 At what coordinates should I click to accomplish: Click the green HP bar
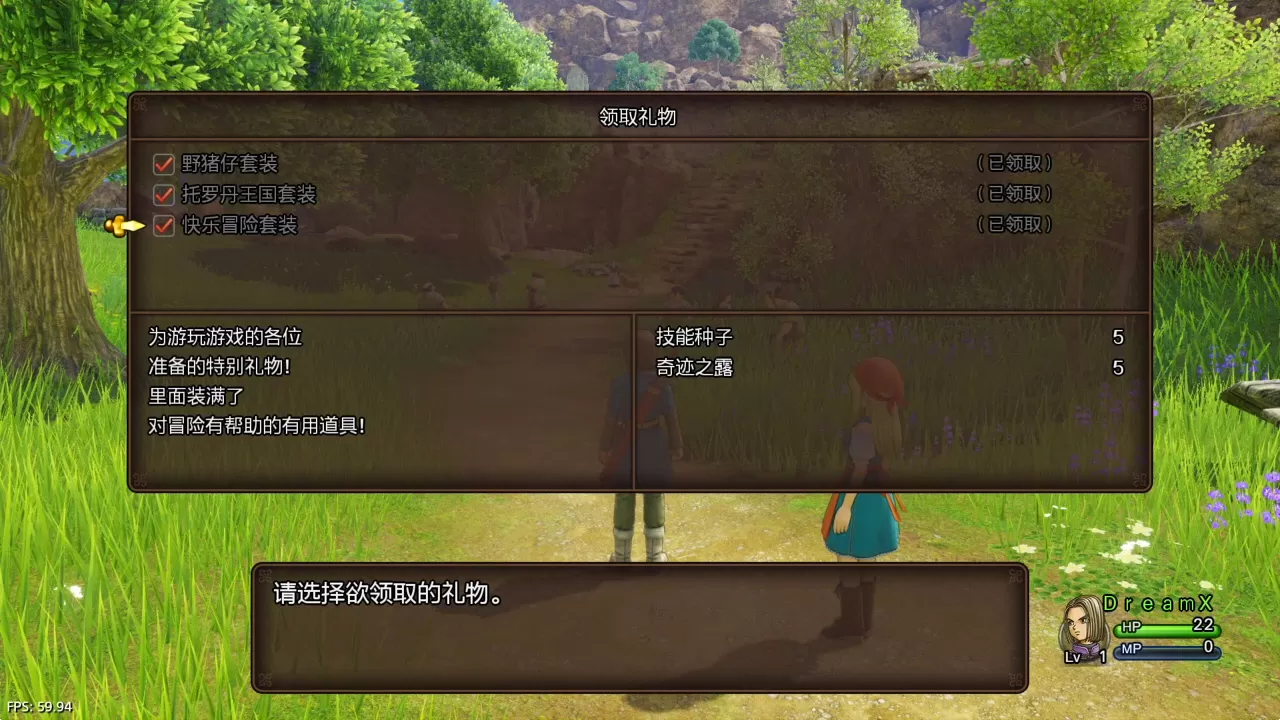click(x=1170, y=631)
